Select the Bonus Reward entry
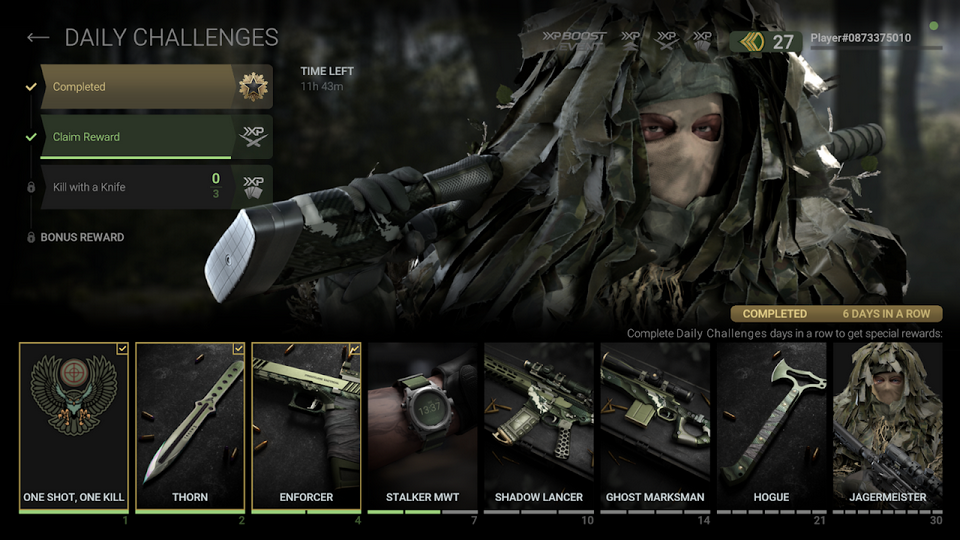The height and width of the screenshot is (540, 960). (x=82, y=238)
